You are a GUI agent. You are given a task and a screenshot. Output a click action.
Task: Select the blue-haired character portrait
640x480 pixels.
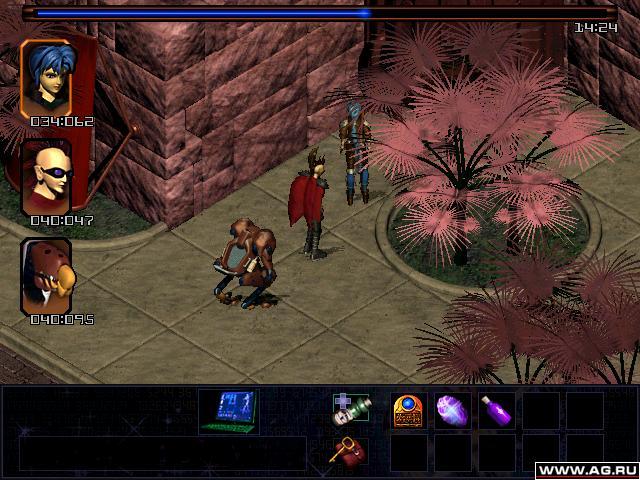(x=46, y=77)
